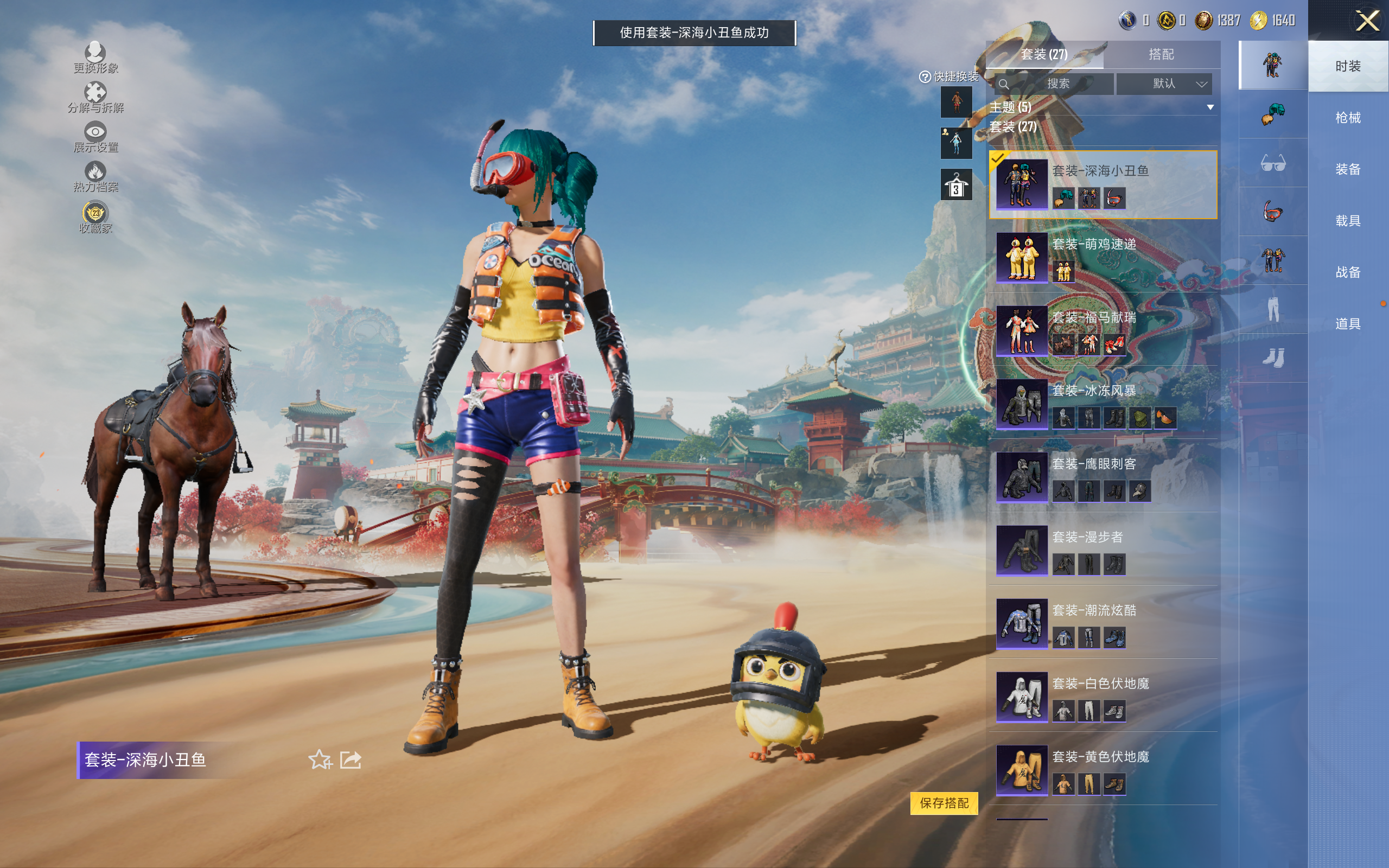Switch to the 搭配 tab
1389x868 pixels.
pyautogui.click(x=1161, y=55)
